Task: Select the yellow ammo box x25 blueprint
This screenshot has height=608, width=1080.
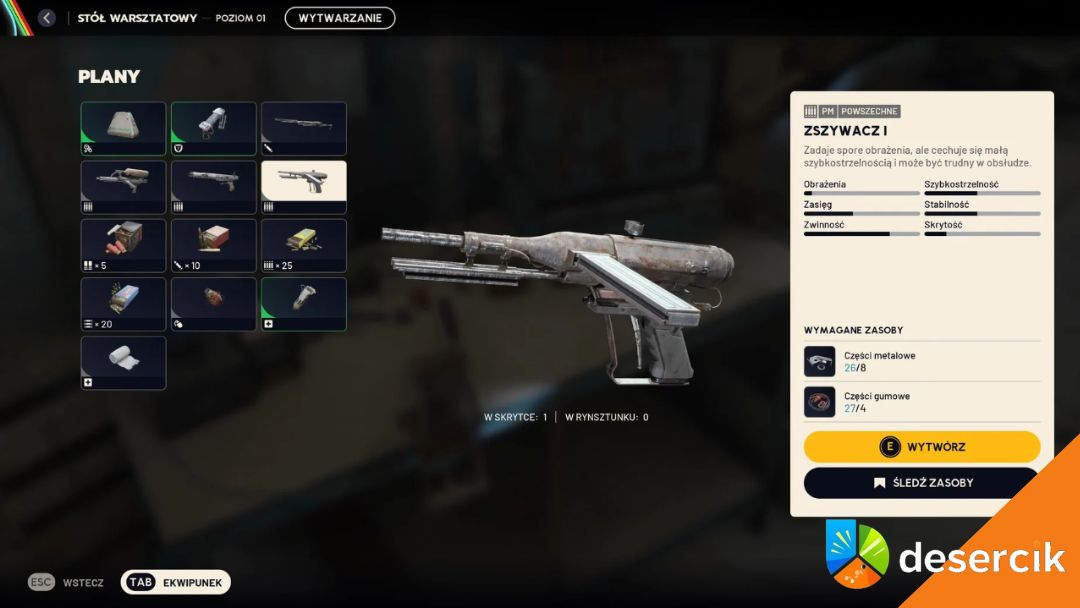Action: [x=303, y=245]
